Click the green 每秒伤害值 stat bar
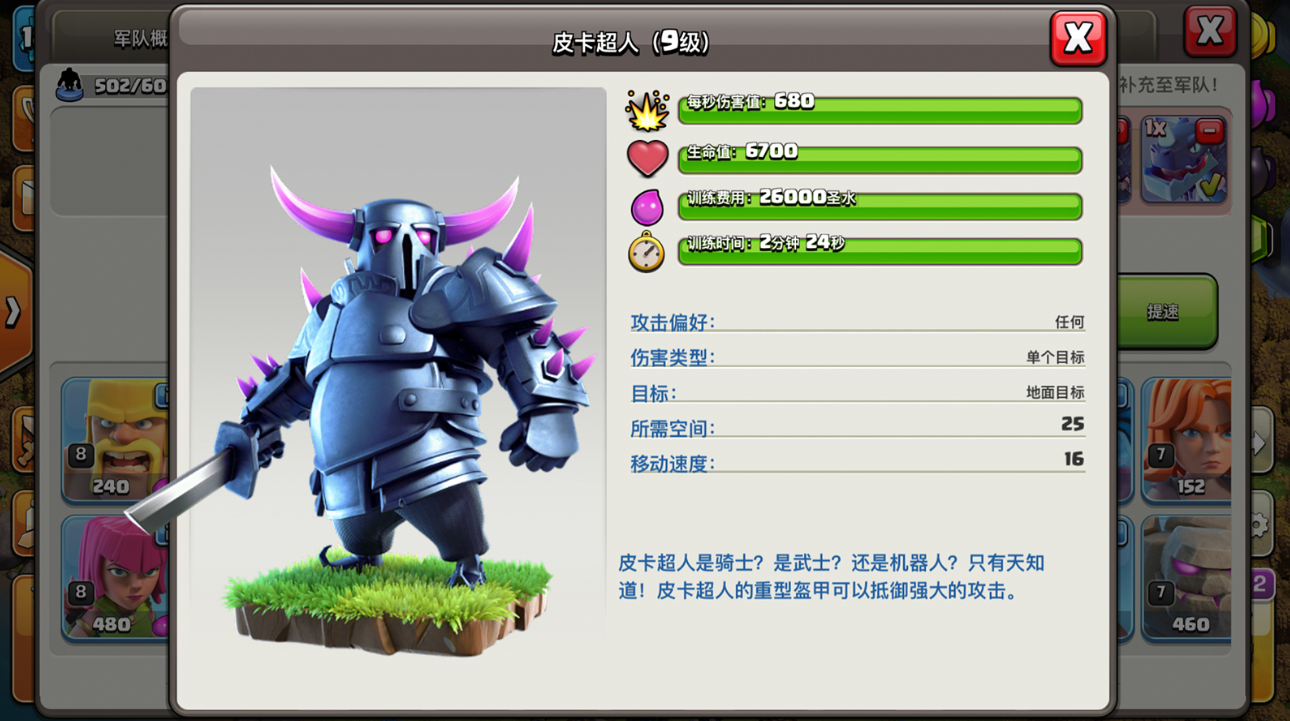1290x721 pixels. pyautogui.click(x=880, y=112)
